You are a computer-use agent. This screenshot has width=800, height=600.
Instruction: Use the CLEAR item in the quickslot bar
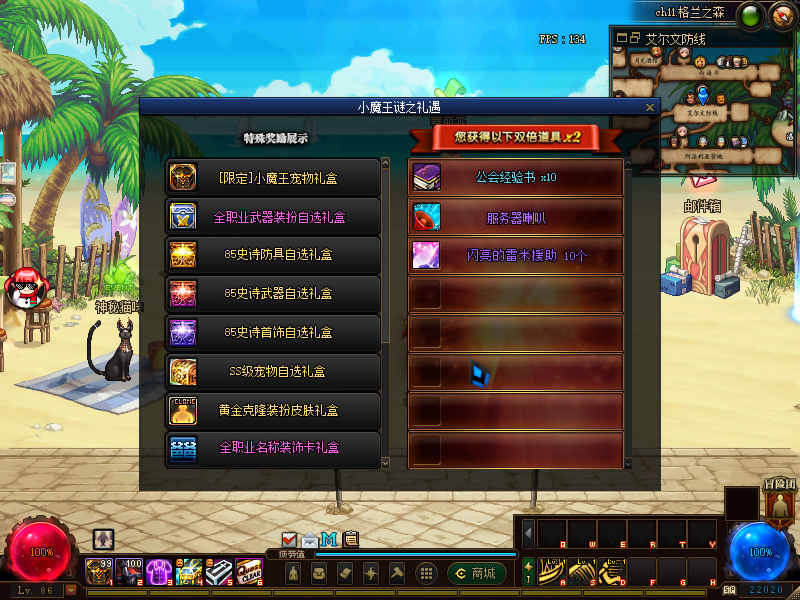[x=248, y=571]
